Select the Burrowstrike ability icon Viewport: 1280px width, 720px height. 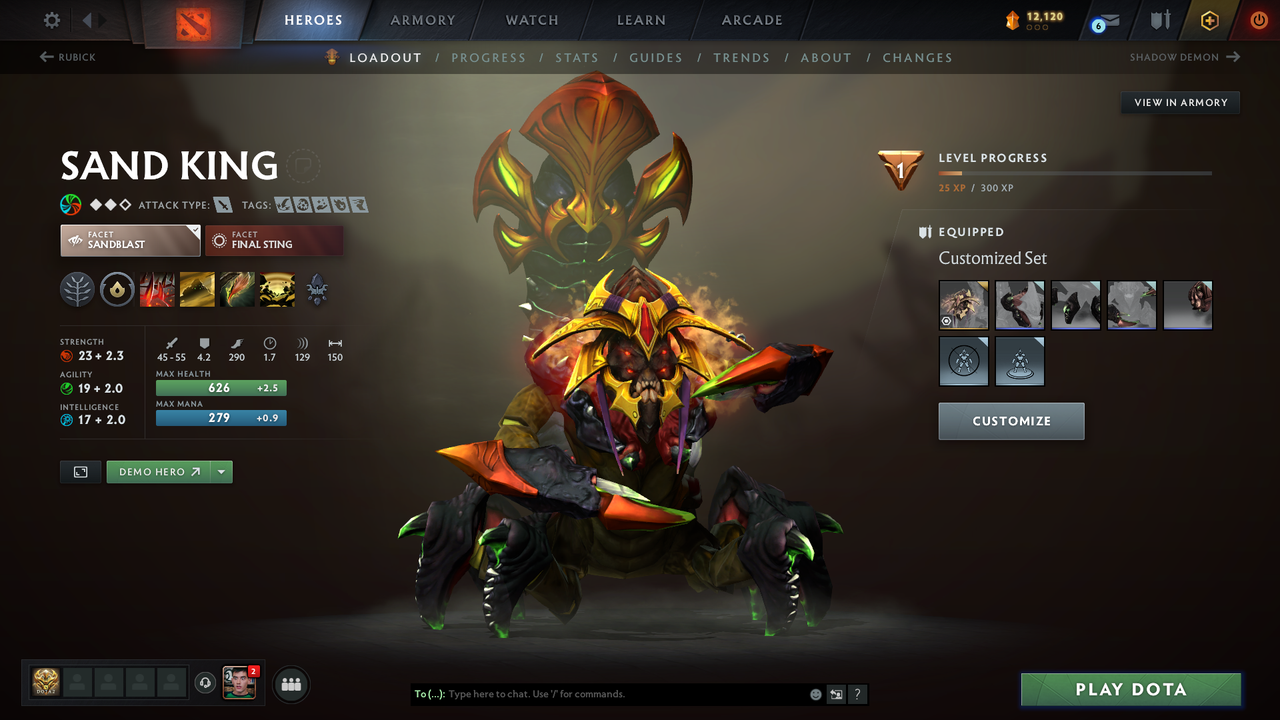coord(157,290)
